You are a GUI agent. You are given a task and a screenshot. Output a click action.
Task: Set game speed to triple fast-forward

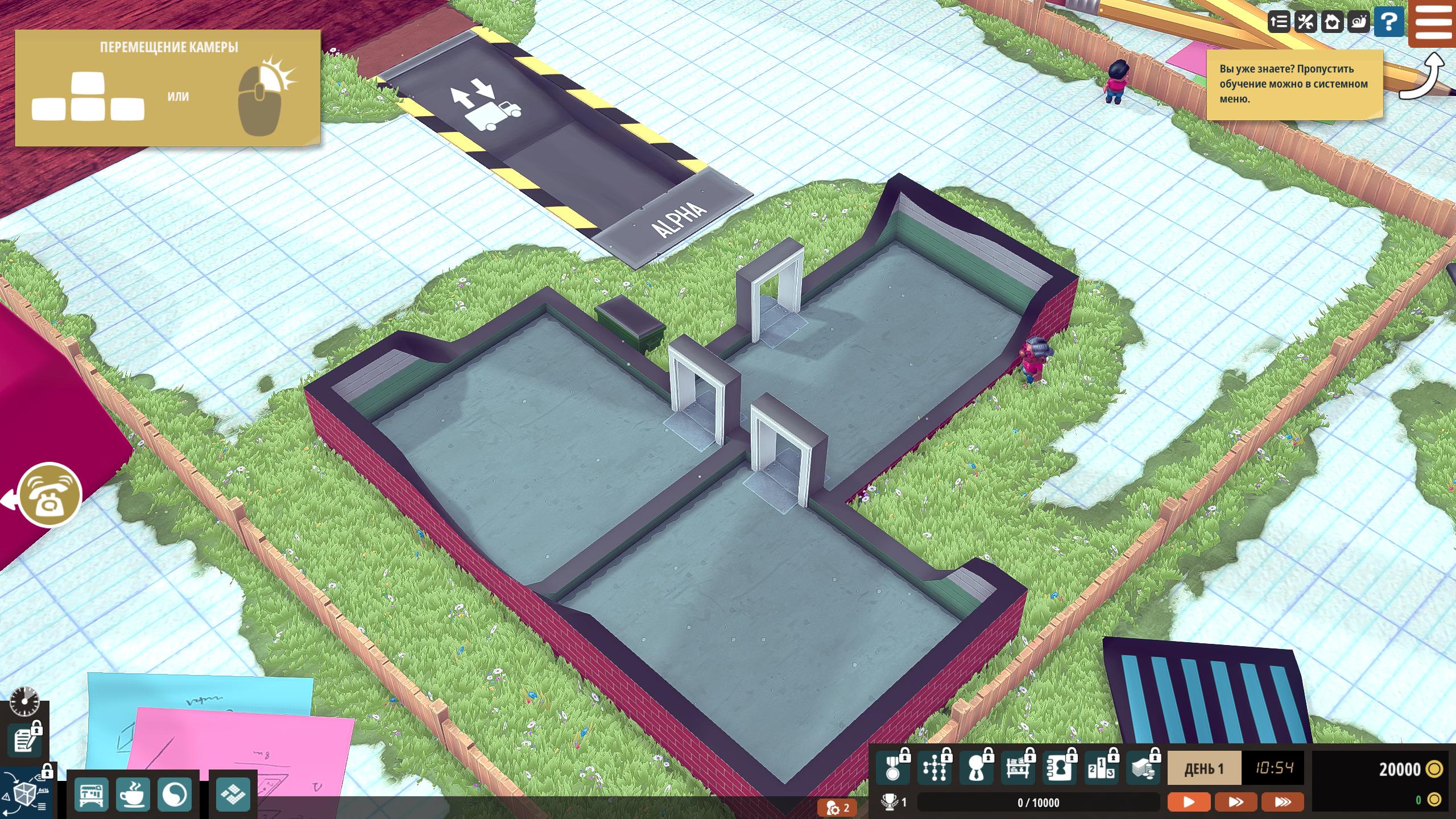[x=1283, y=802]
